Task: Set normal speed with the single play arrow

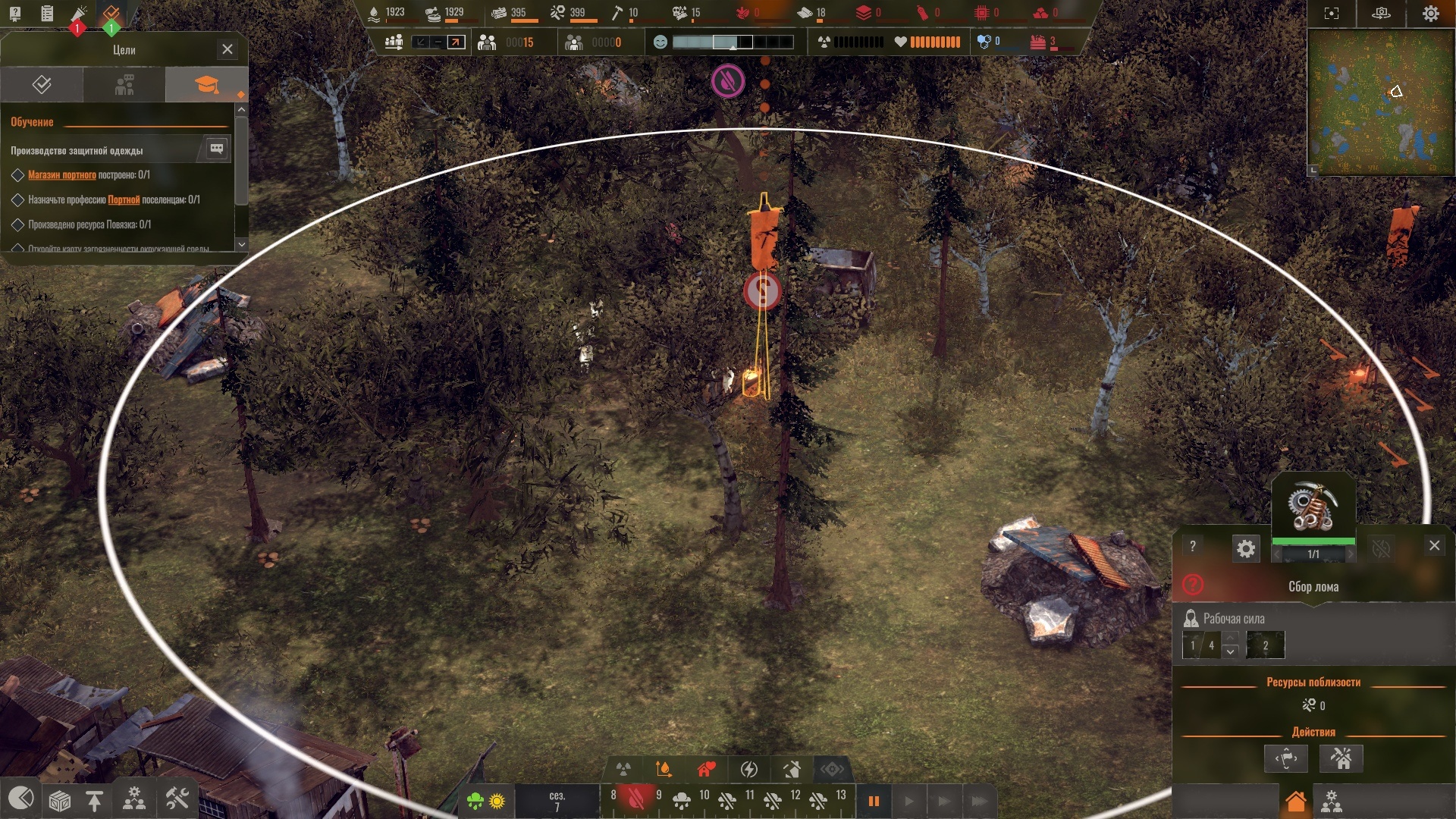Action: 908,801
